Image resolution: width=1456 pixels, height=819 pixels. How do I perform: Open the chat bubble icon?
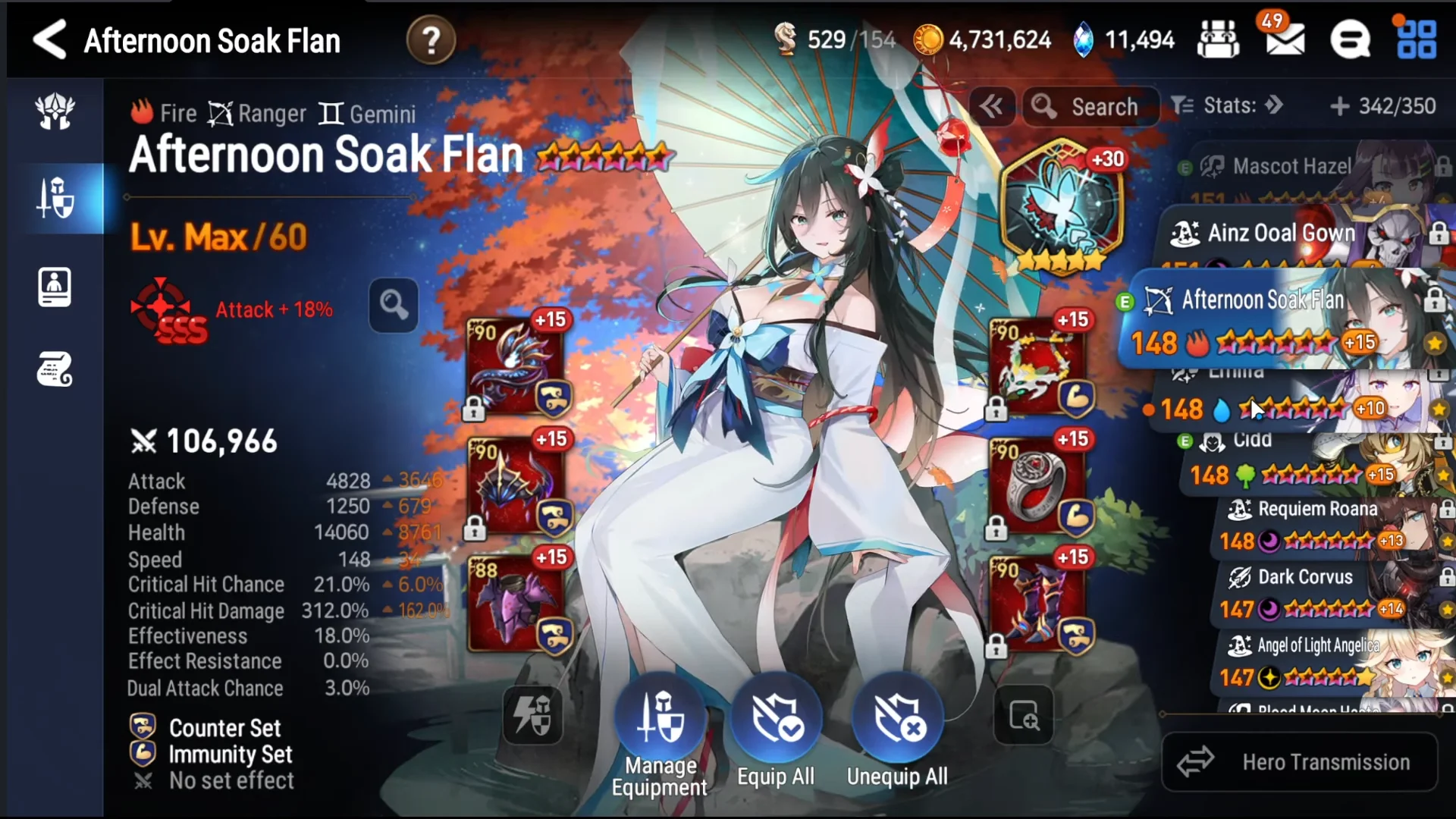pyautogui.click(x=1350, y=39)
